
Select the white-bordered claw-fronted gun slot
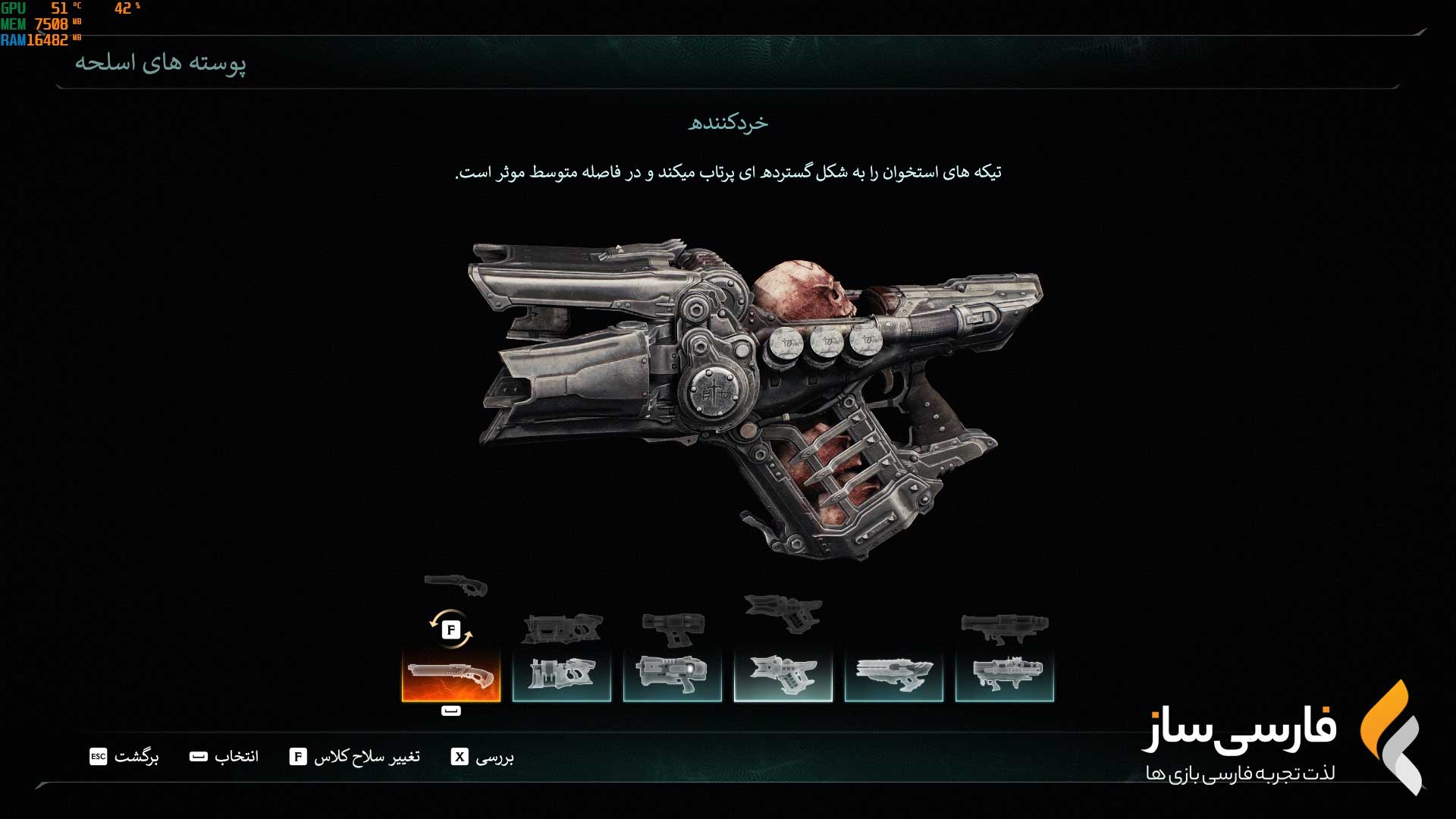point(783,674)
